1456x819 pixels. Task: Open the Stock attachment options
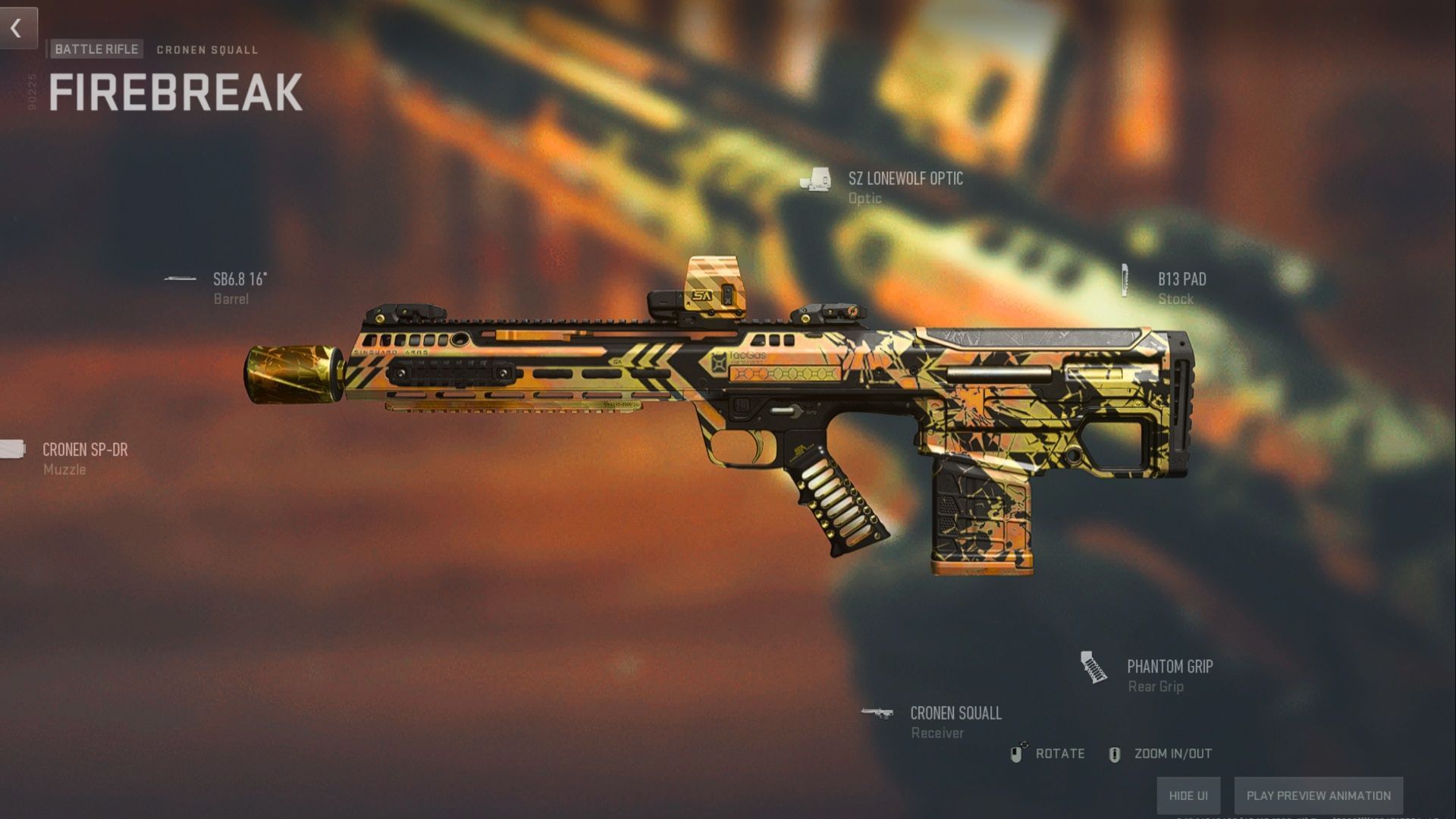point(1175,299)
